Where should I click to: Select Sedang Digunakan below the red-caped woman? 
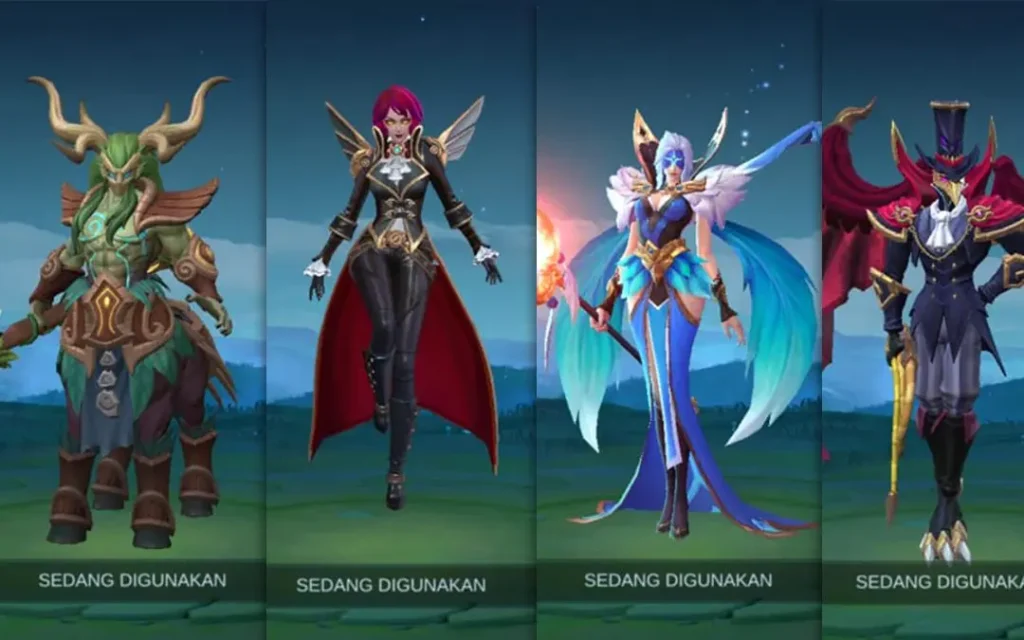(x=391, y=585)
